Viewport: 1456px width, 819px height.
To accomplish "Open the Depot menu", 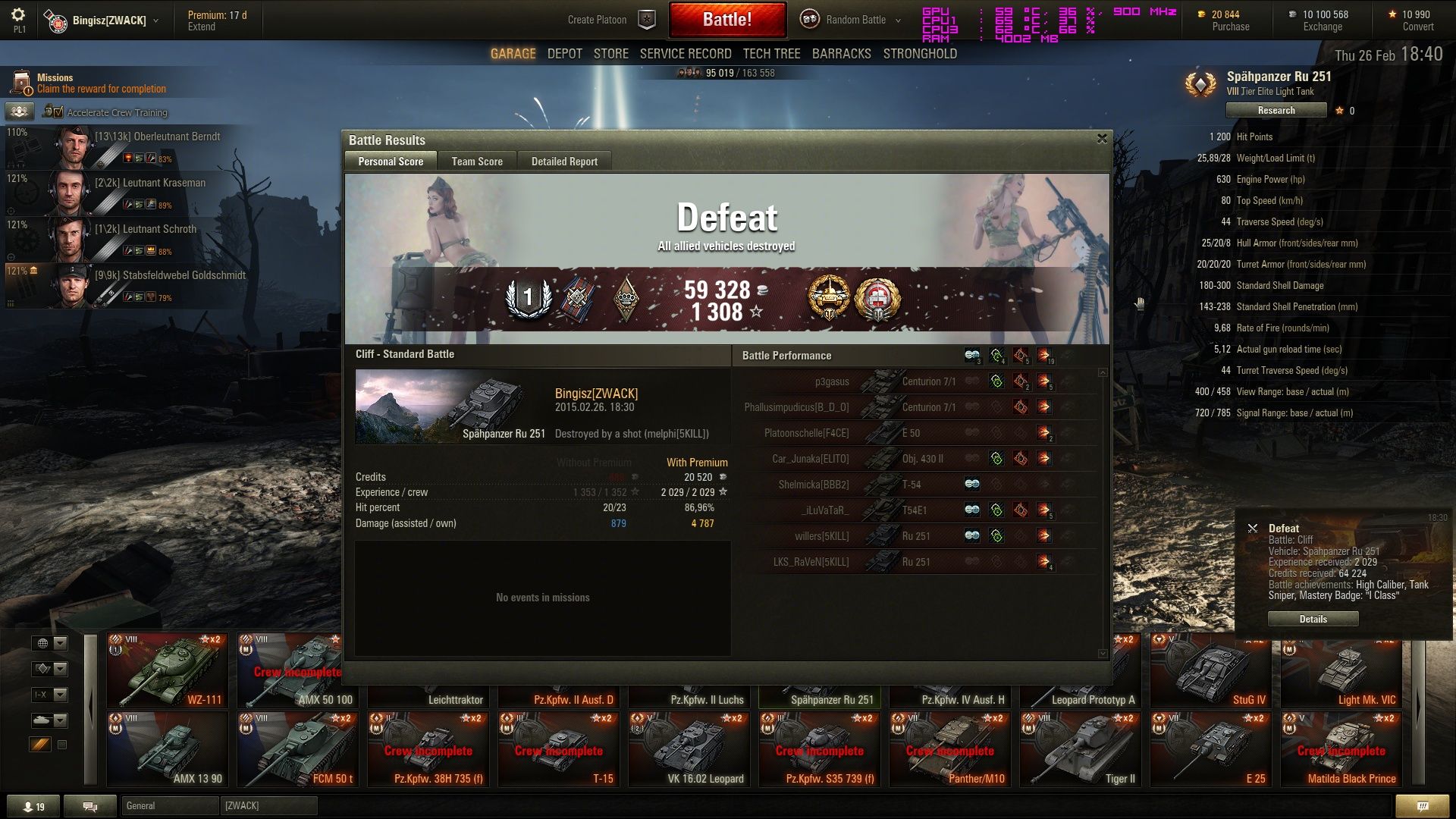I will click(x=564, y=54).
